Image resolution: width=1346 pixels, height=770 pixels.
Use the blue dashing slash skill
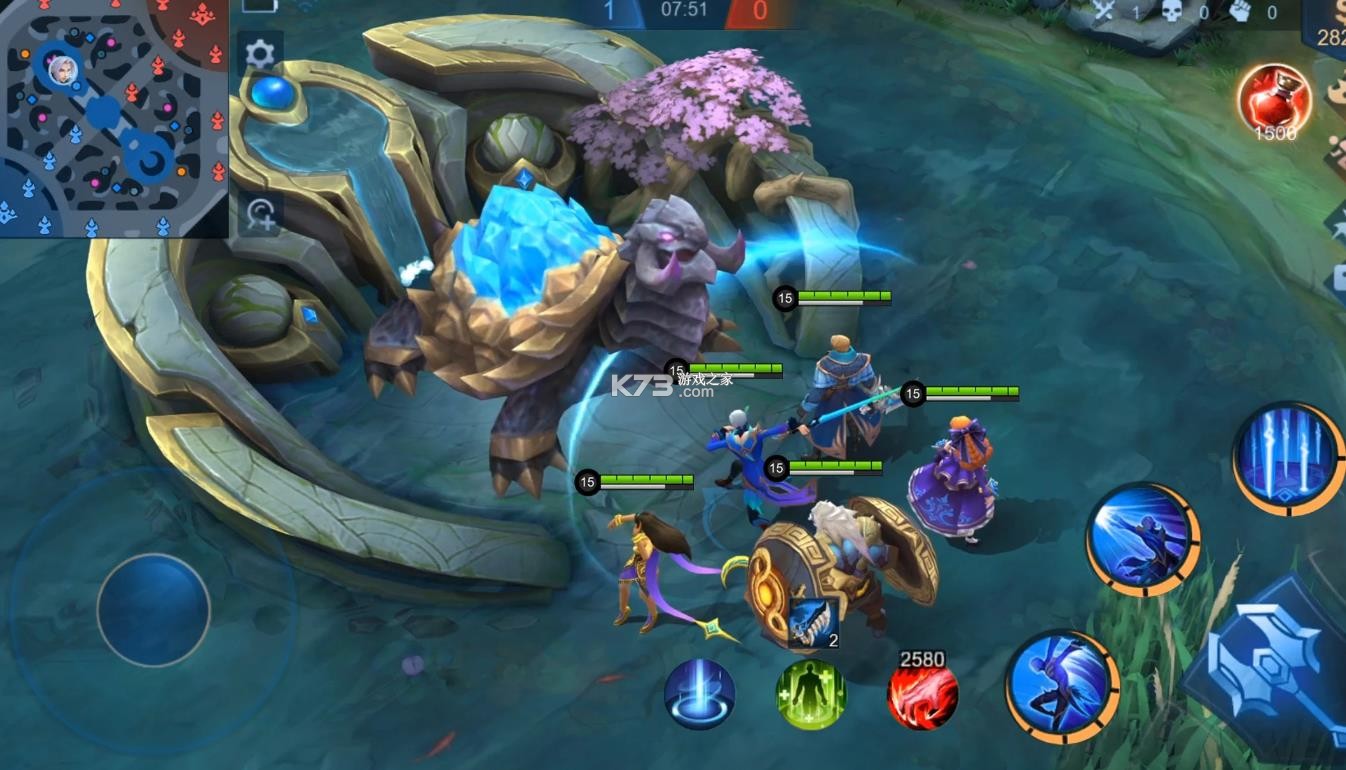point(1143,539)
